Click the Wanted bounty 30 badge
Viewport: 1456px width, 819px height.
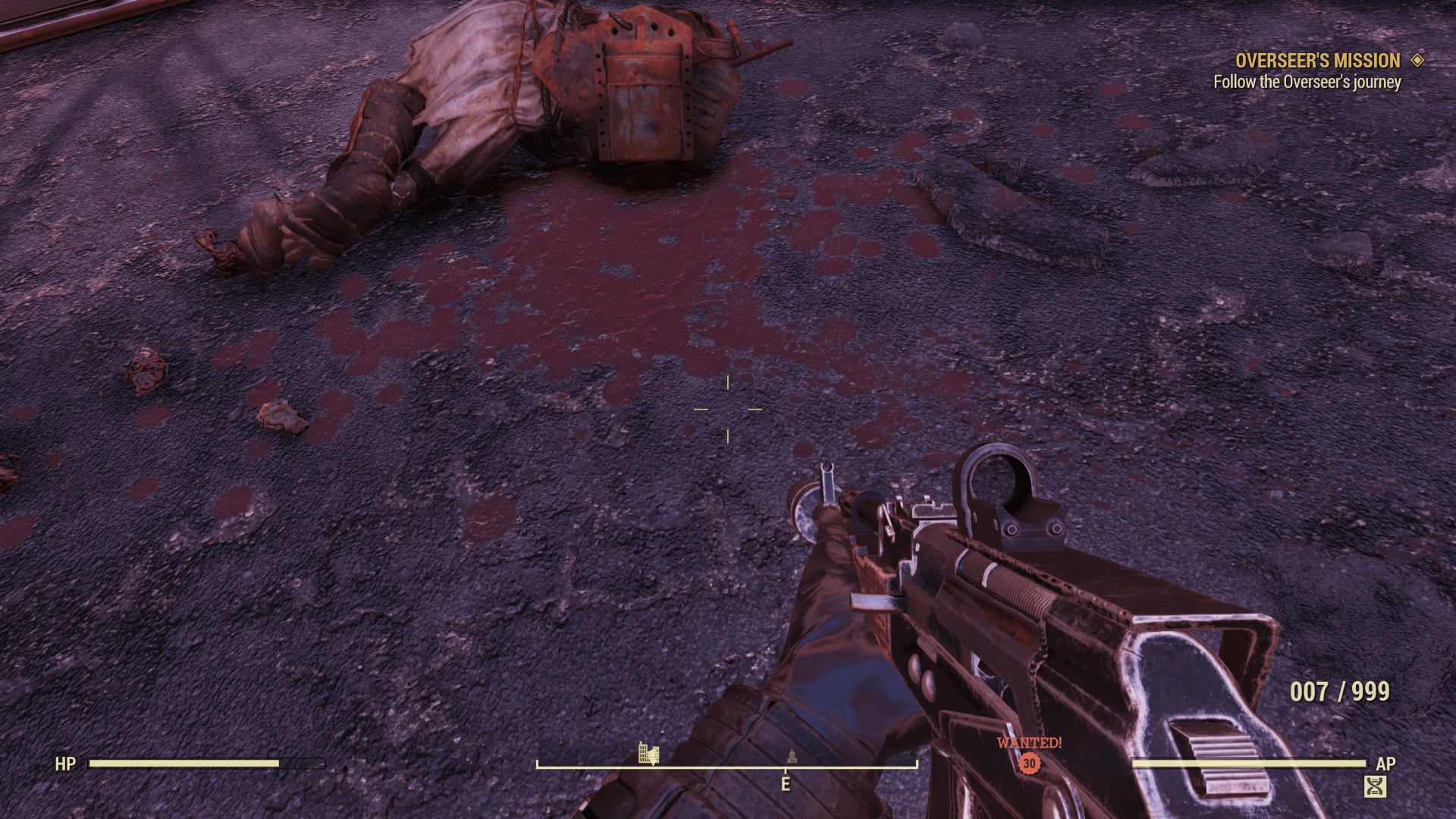1029,763
